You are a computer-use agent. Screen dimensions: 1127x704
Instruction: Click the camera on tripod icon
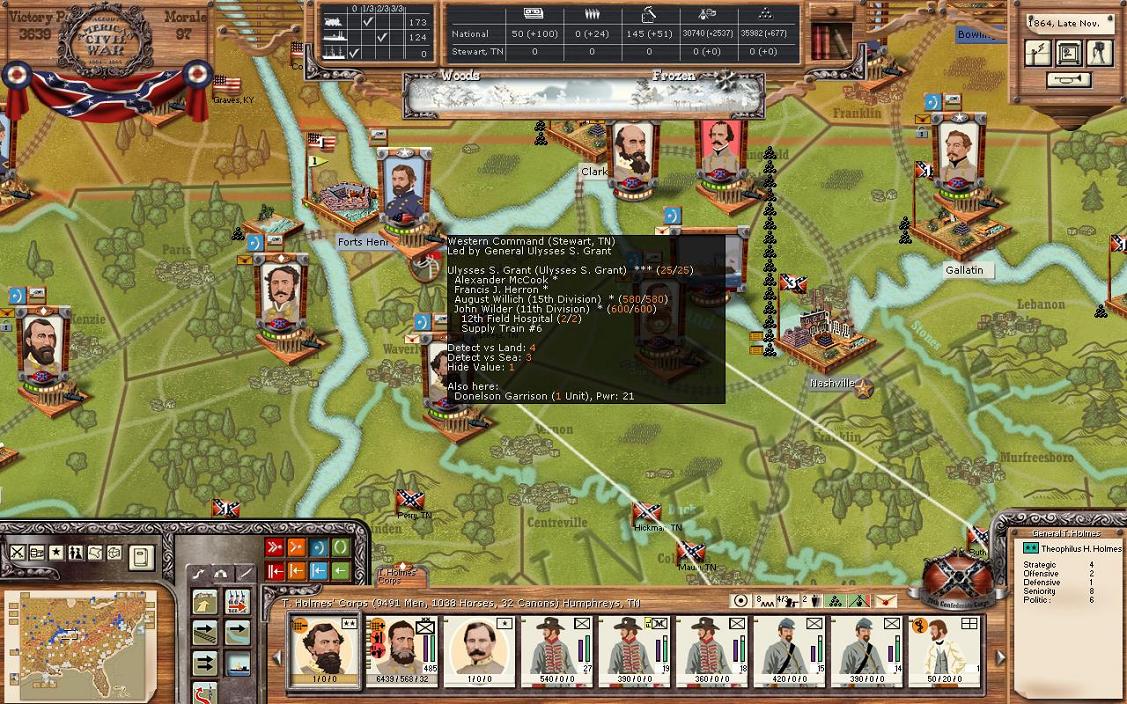tap(1100, 52)
